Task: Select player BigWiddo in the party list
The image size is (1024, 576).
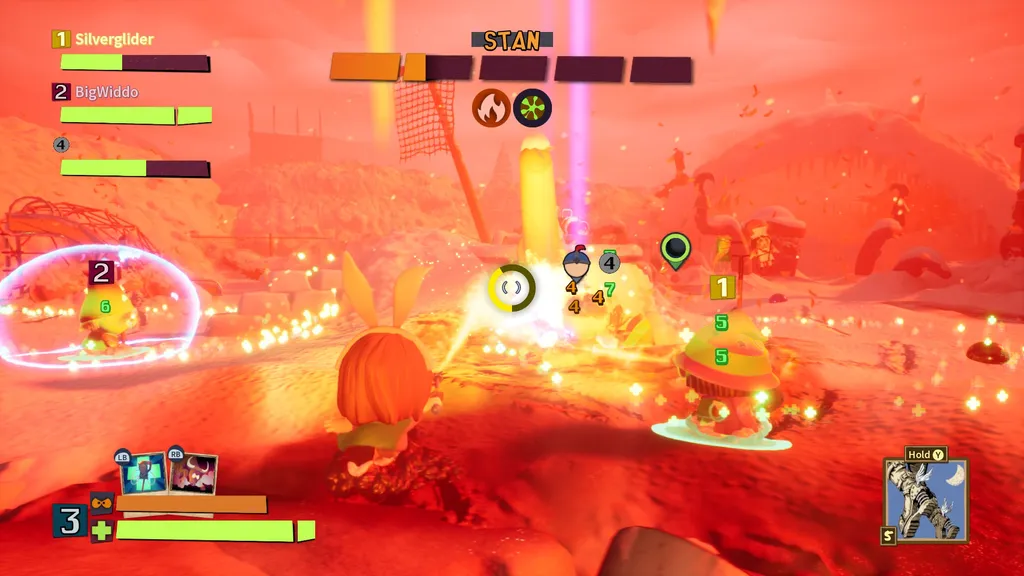Action: 106,92
